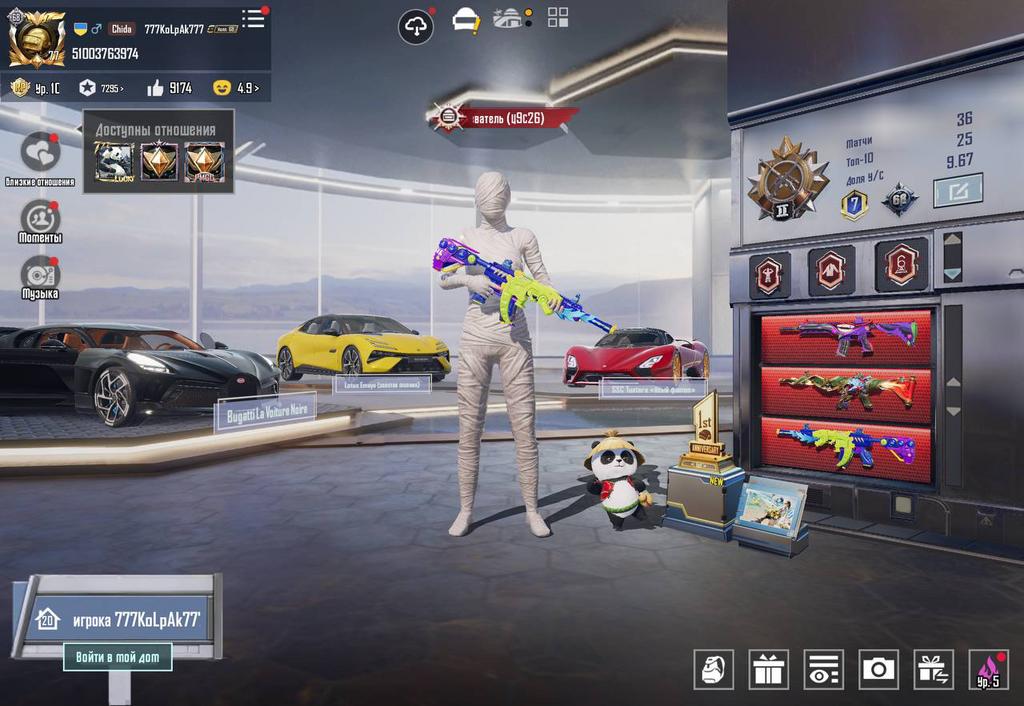This screenshot has height=706, width=1024.
Task: Give a like on the thumbs-up counter
Action: 169,88
